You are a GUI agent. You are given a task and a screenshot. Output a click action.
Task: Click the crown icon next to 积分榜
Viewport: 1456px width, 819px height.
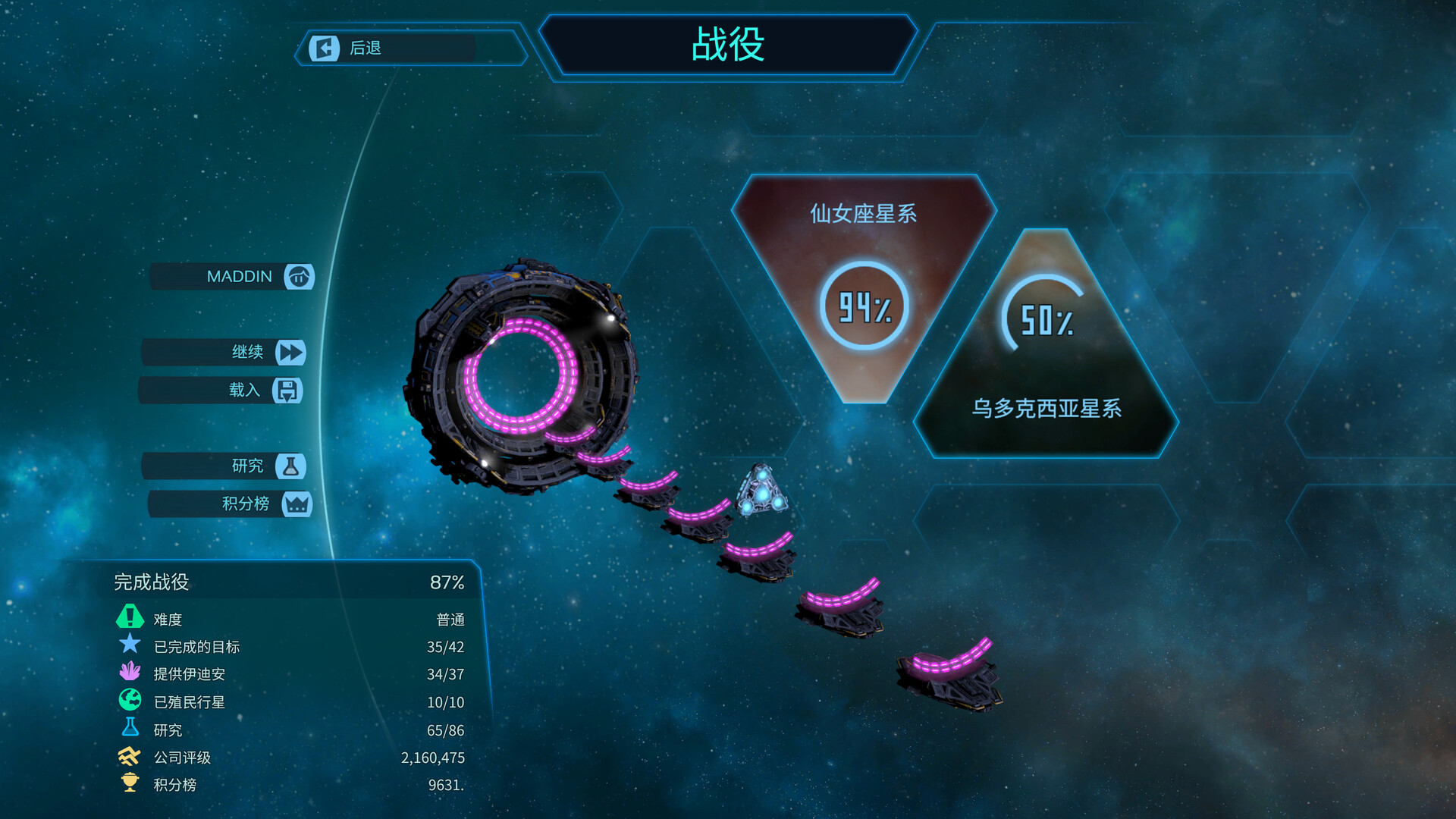tap(299, 504)
